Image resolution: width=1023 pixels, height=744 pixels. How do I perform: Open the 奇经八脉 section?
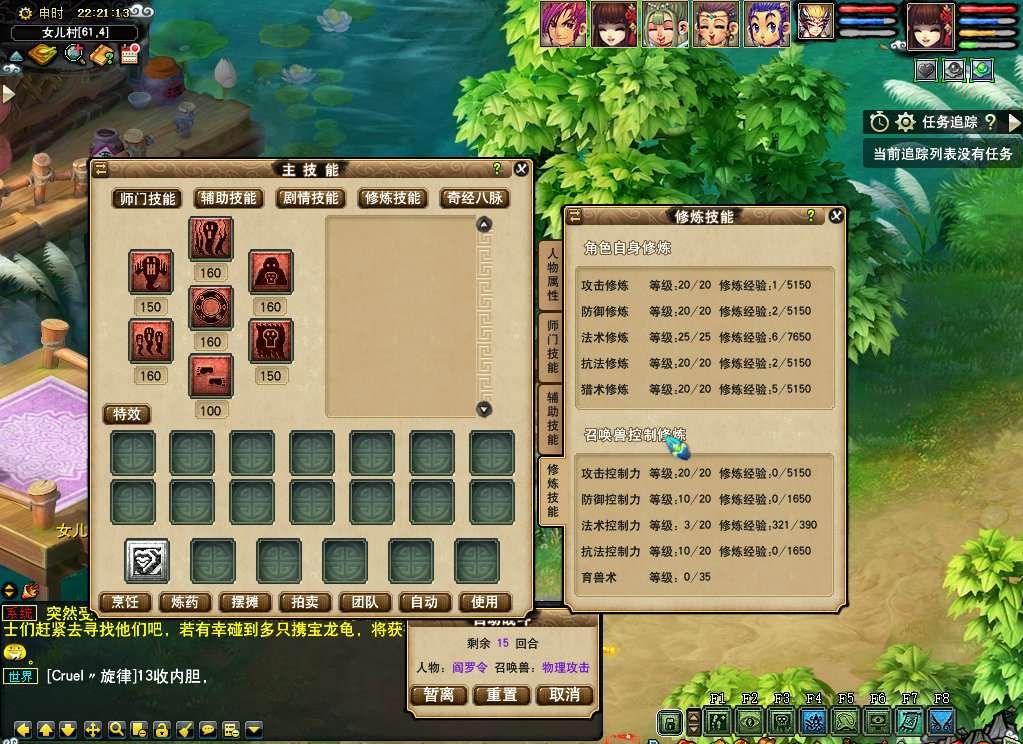pyautogui.click(x=474, y=198)
